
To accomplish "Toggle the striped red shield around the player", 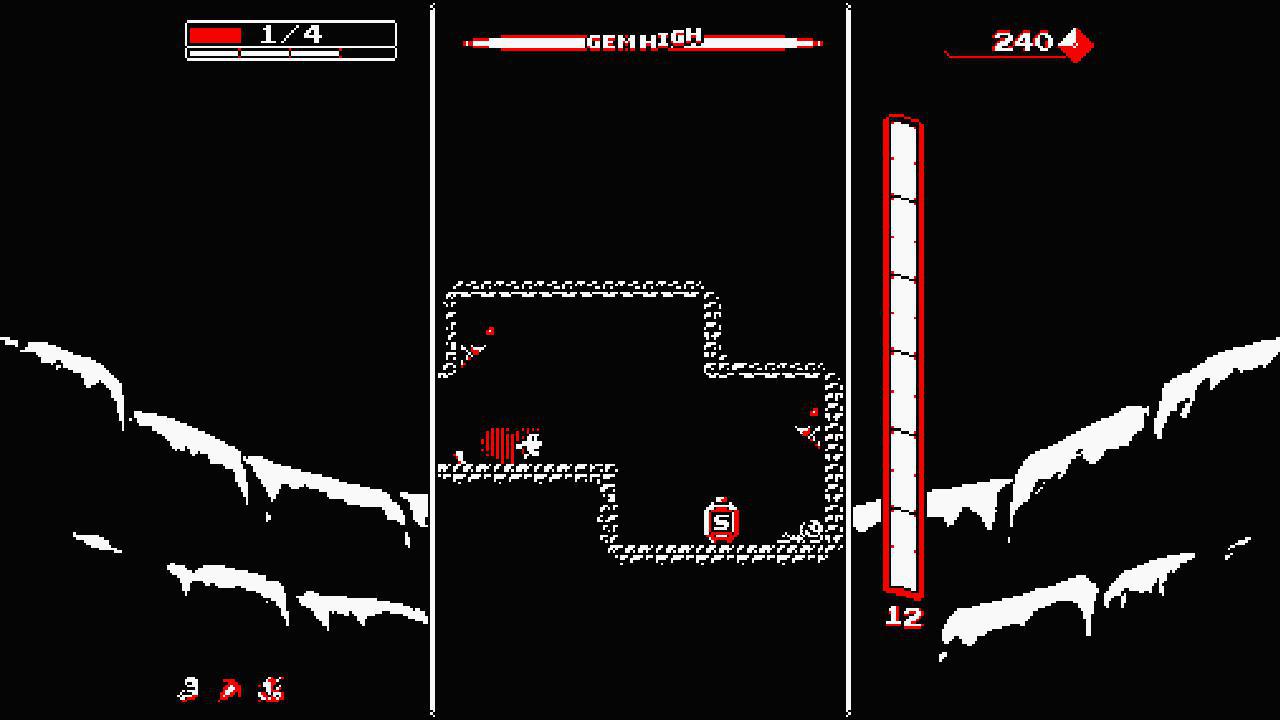I will click(499, 438).
